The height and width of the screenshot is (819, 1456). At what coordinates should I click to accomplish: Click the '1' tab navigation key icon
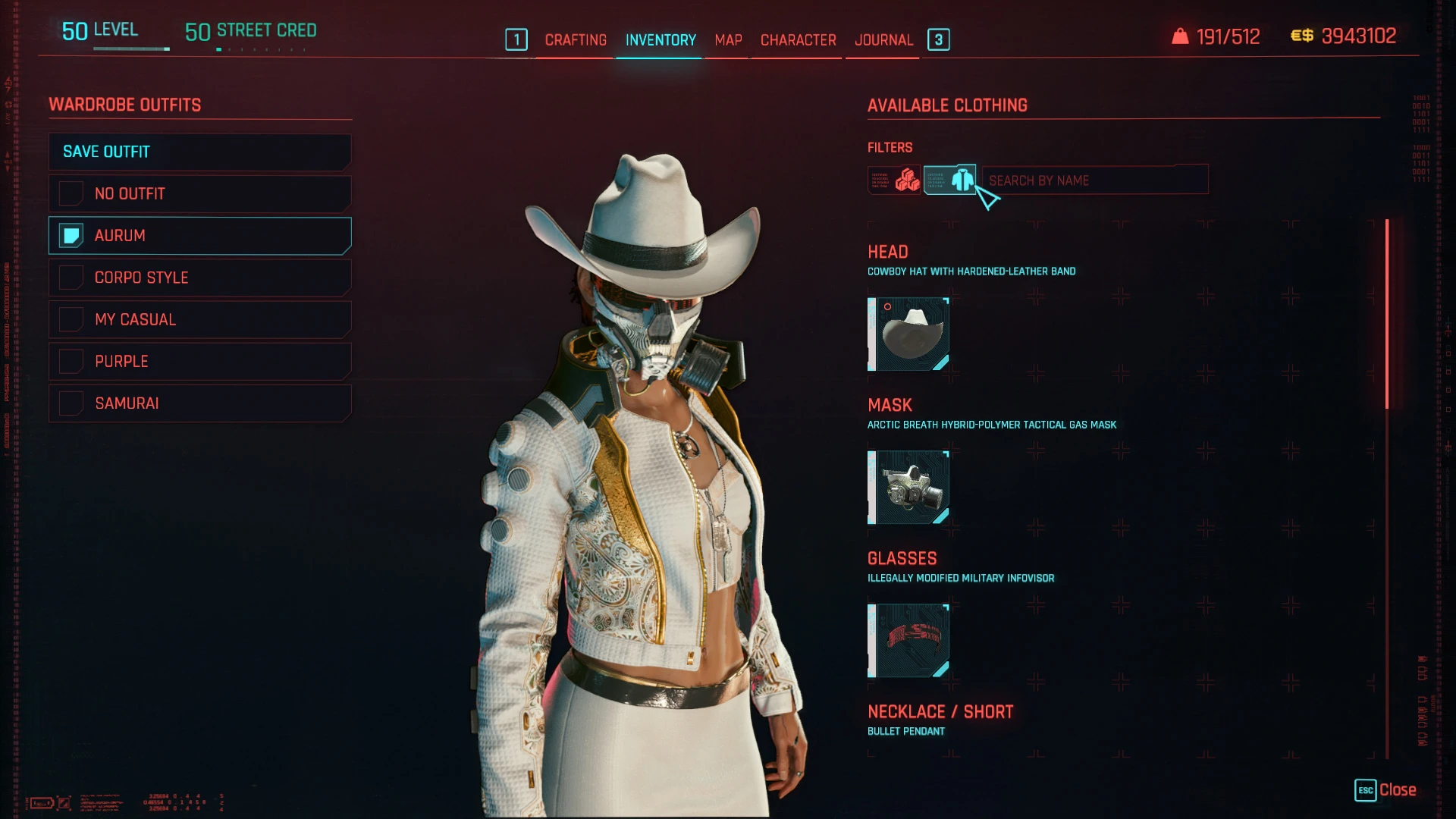pyautogui.click(x=516, y=40)
